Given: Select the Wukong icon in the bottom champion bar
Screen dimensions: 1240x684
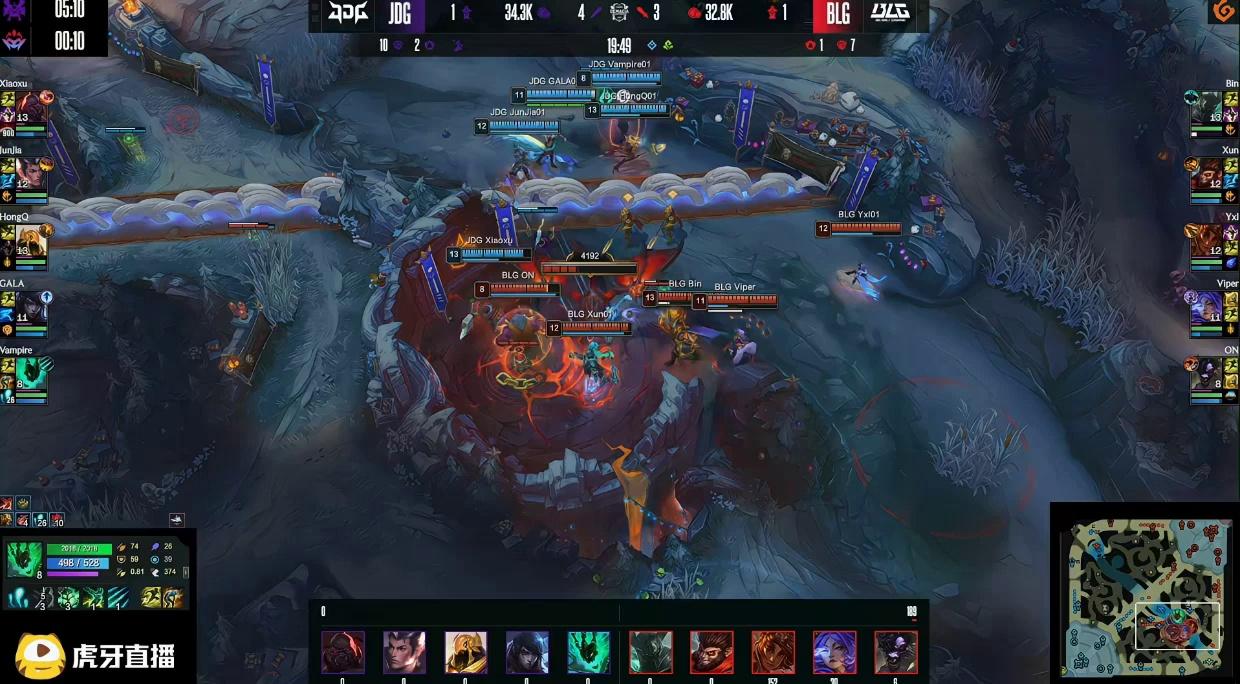Looking at the screenshot, I should (711, 652).
